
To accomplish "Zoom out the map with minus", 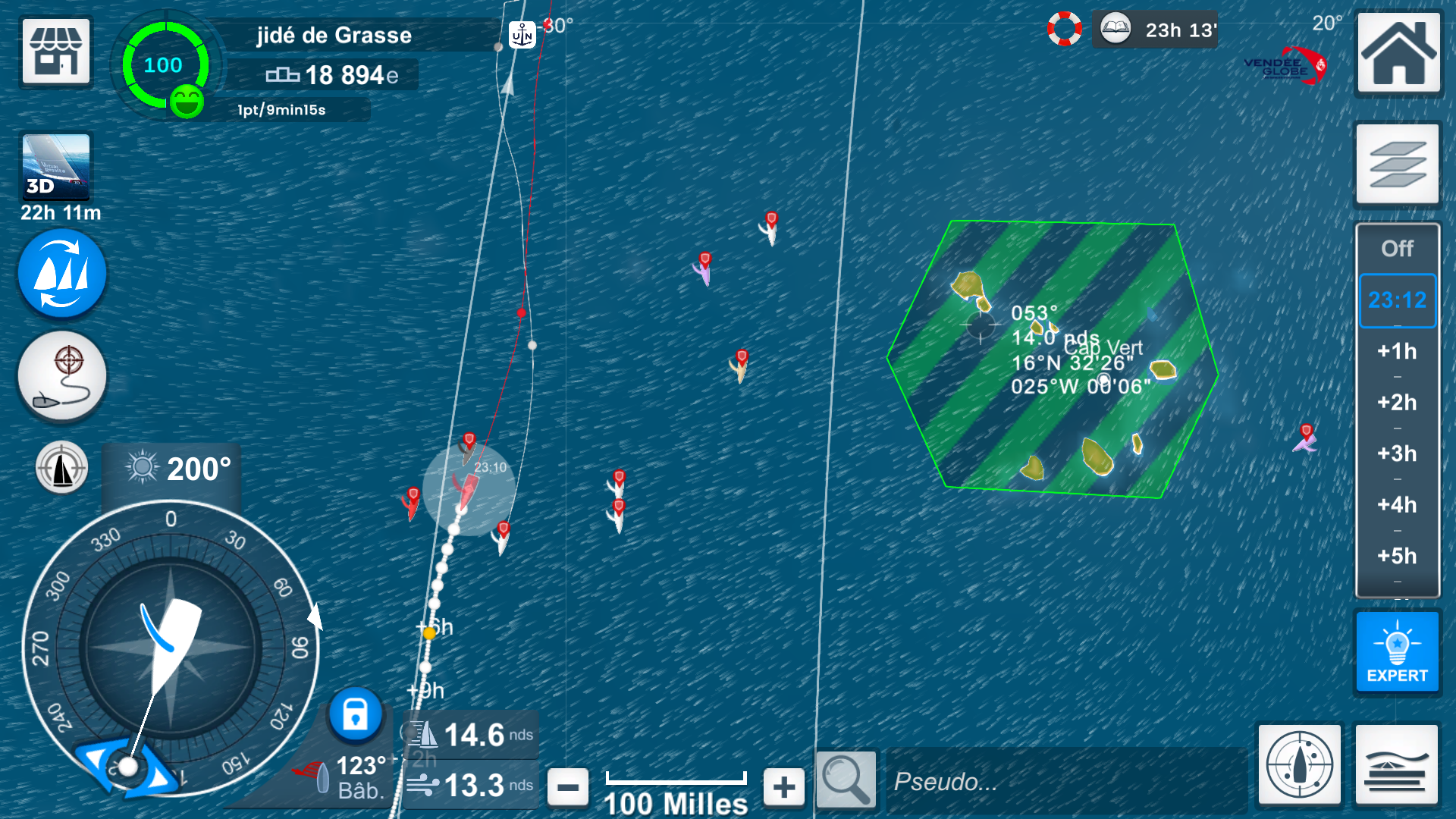I will 567,786.
